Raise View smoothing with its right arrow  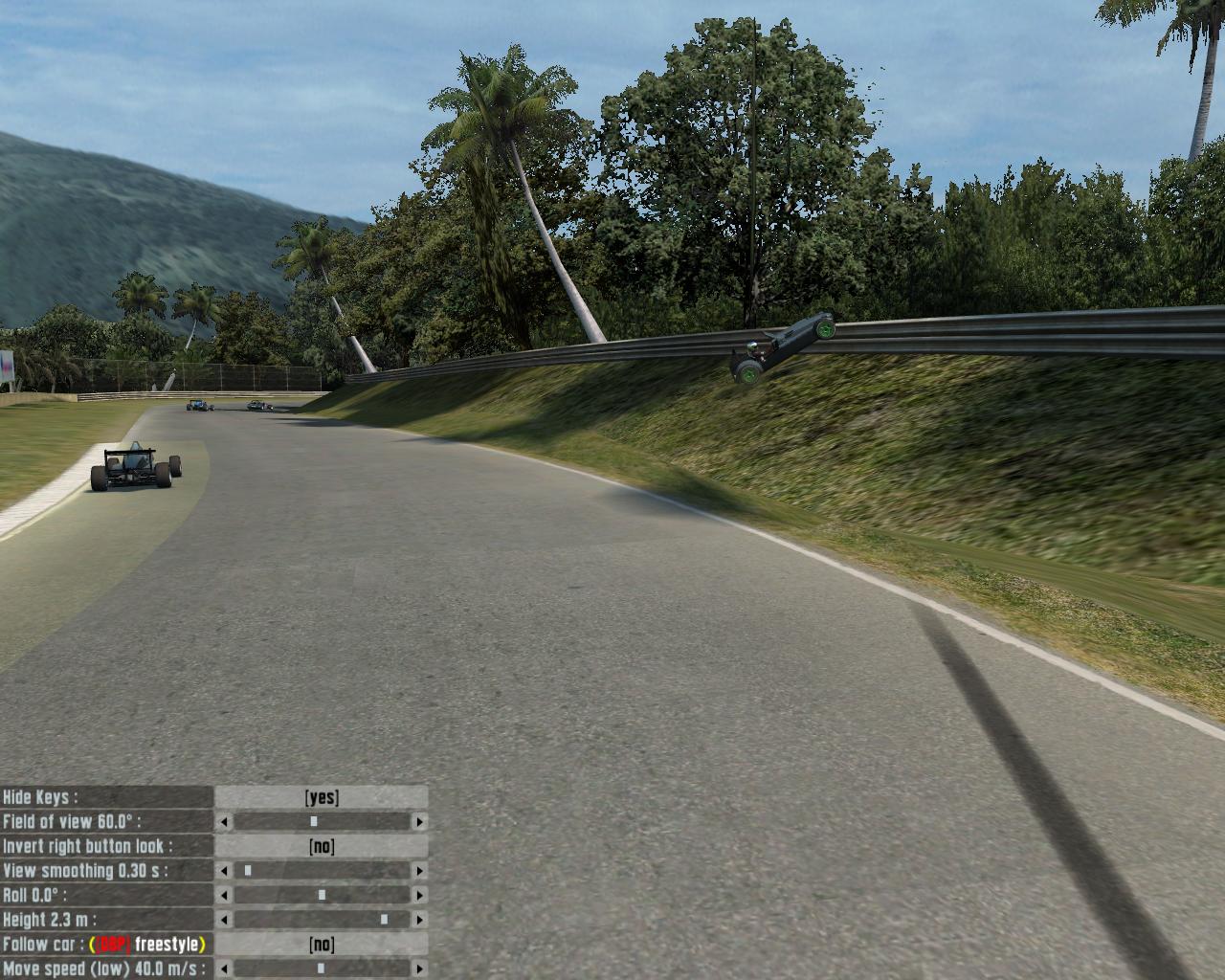(419, 871)
